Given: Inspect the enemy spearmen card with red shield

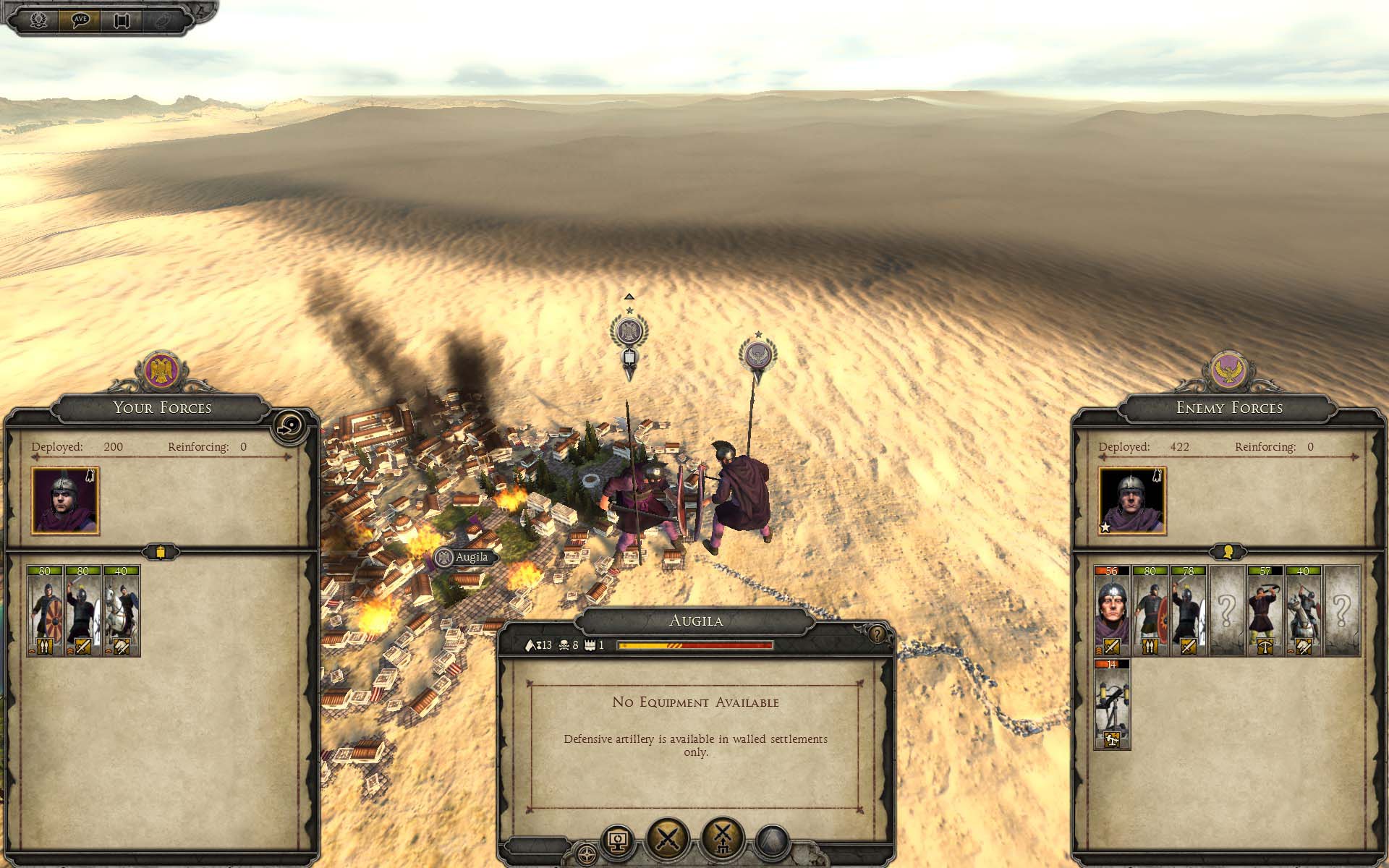Looking at the screenshot, I should click(1150, 611).
